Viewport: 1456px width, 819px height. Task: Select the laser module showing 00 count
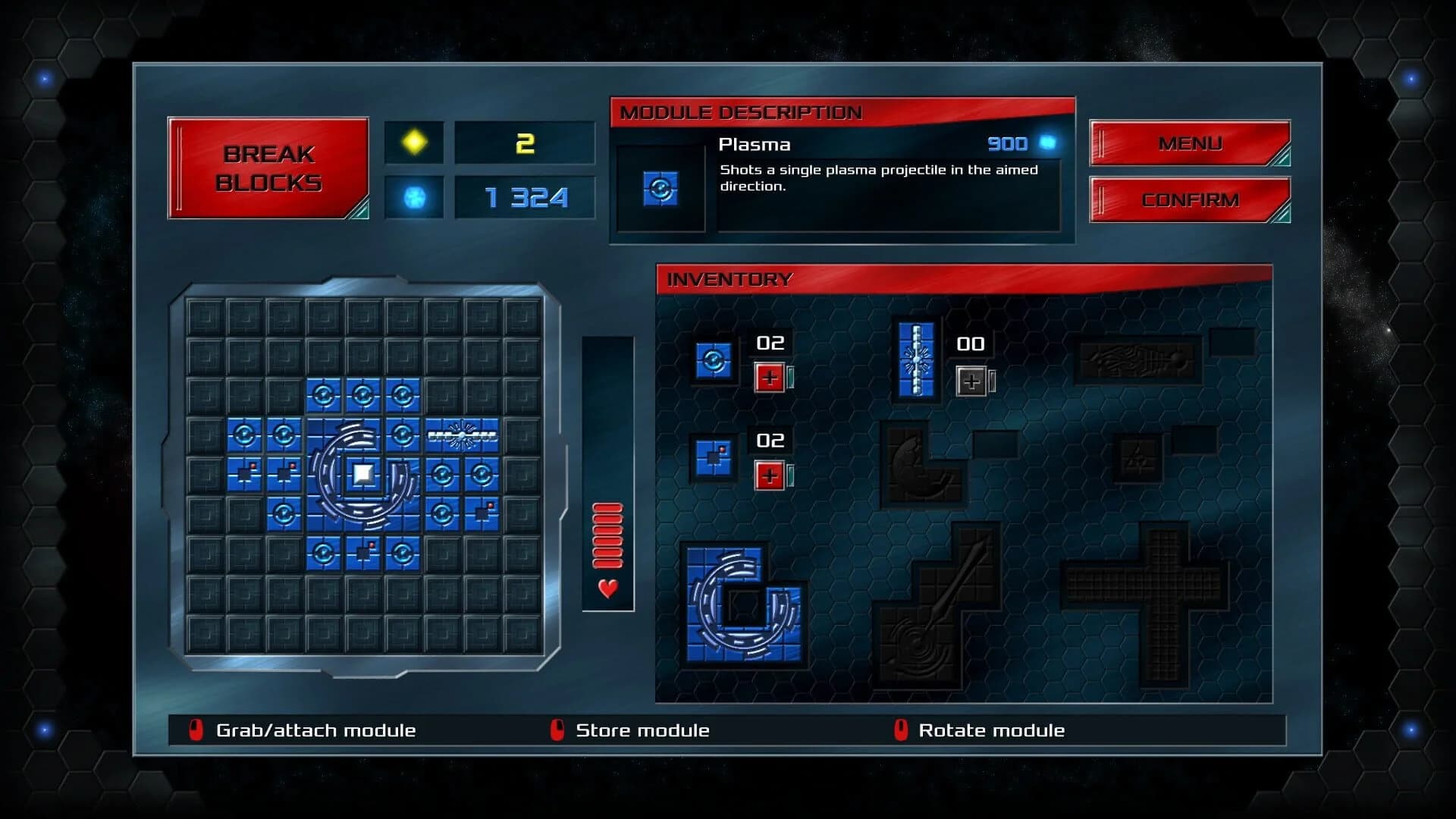click(x=918, y=361)
